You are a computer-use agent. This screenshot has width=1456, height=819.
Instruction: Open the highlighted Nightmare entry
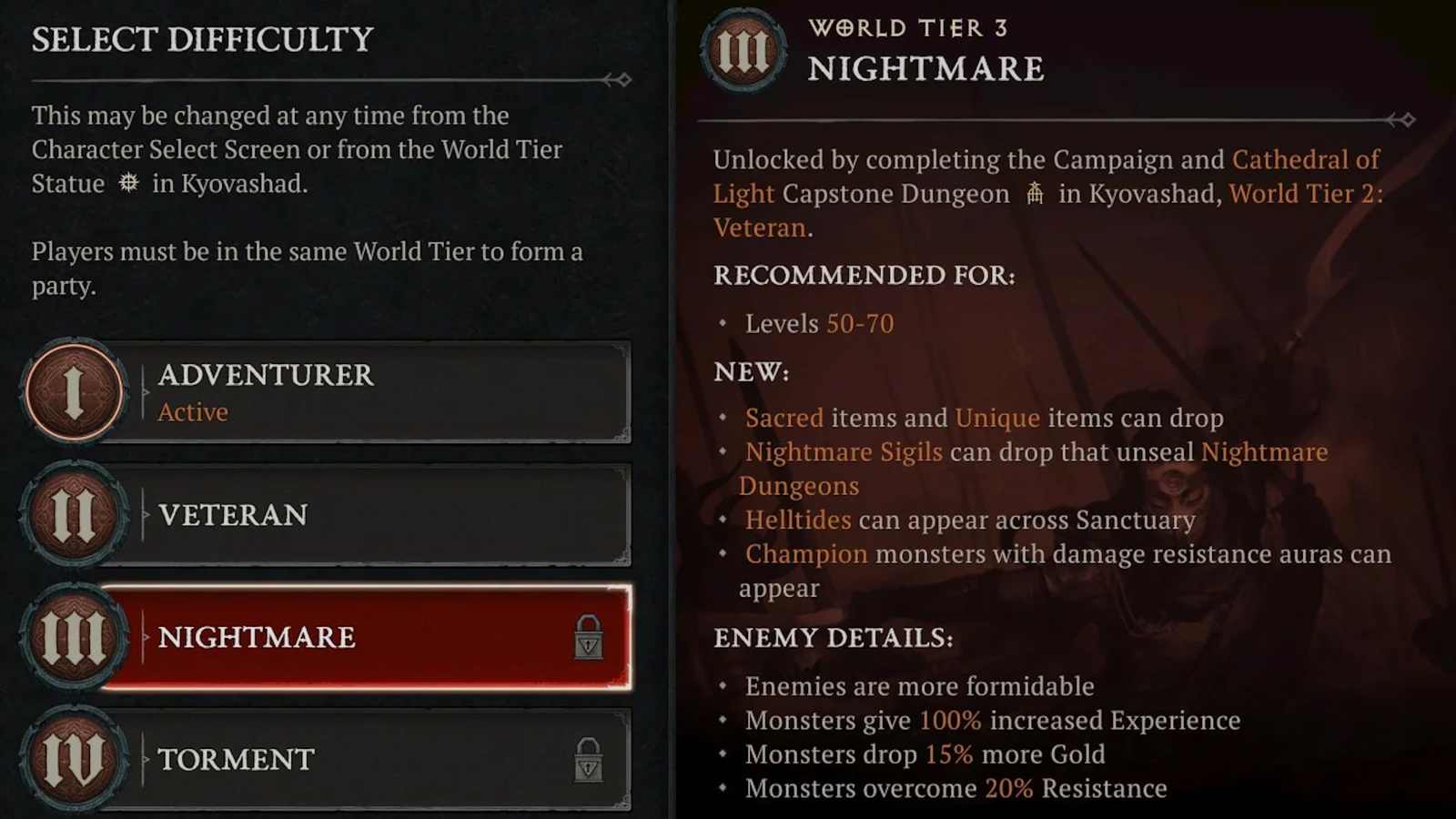click(318, 638)
